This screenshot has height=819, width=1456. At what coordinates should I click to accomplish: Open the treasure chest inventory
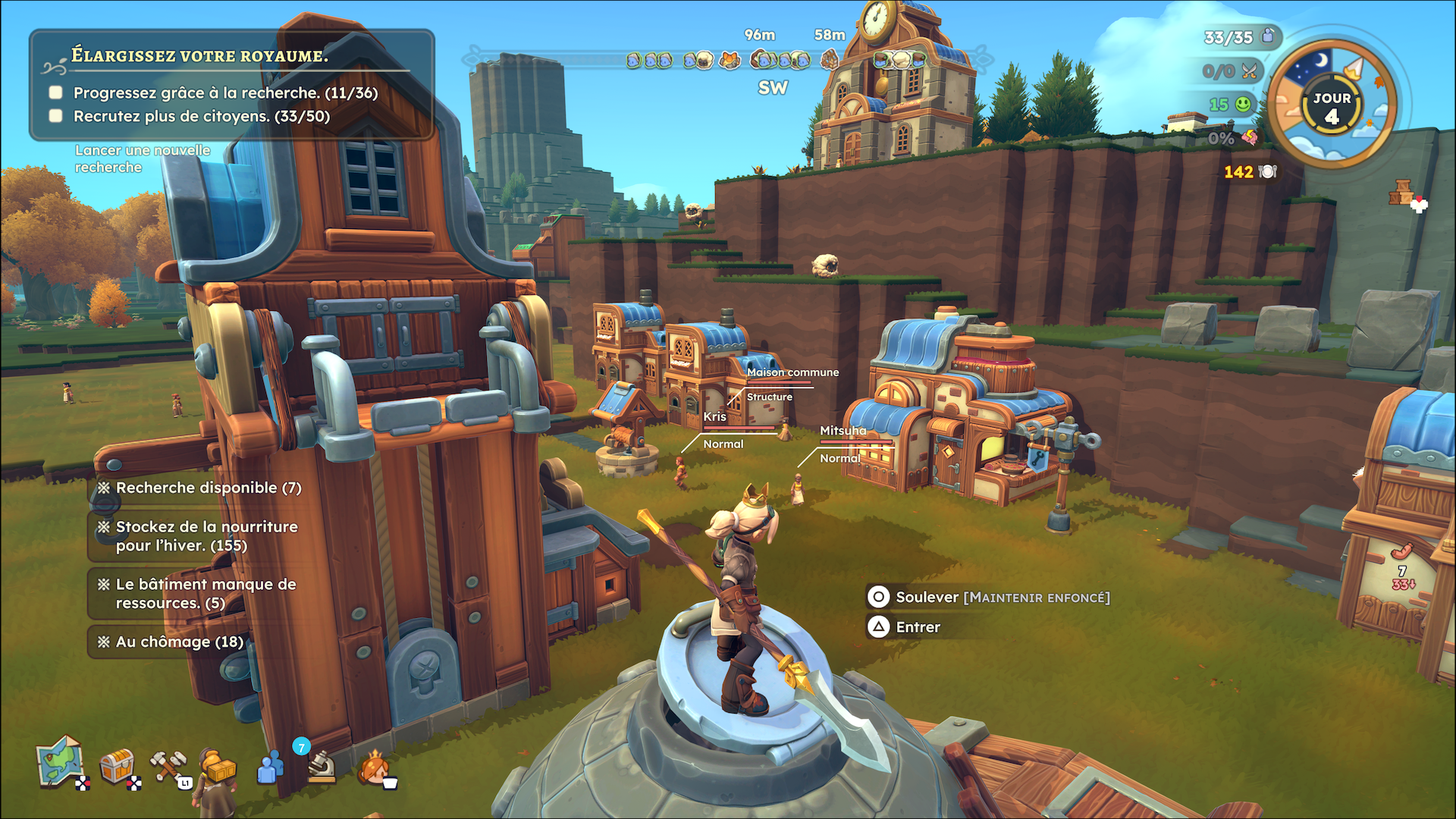point(118,766)
